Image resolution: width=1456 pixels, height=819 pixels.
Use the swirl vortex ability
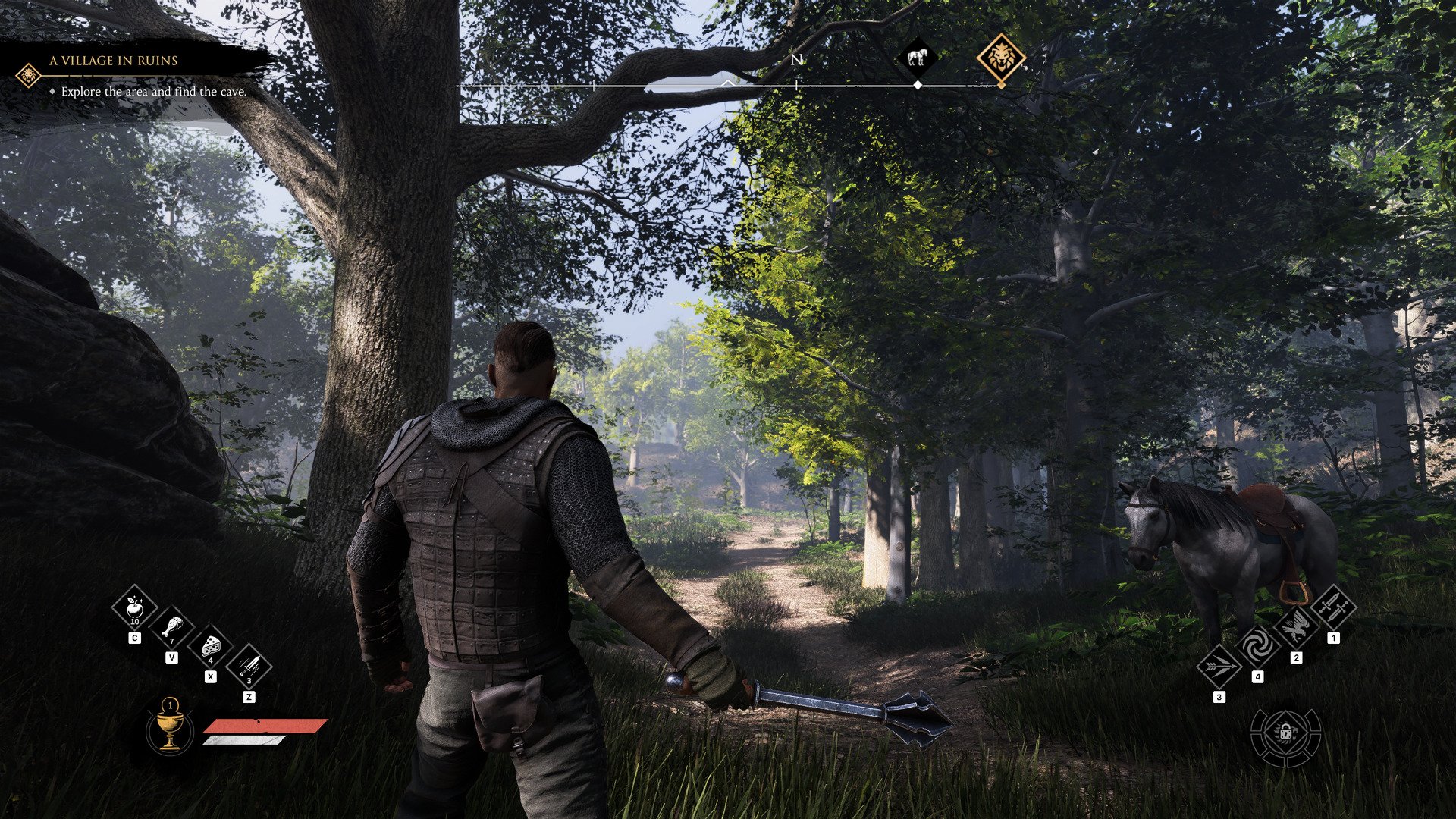[x=1257, y=647]
